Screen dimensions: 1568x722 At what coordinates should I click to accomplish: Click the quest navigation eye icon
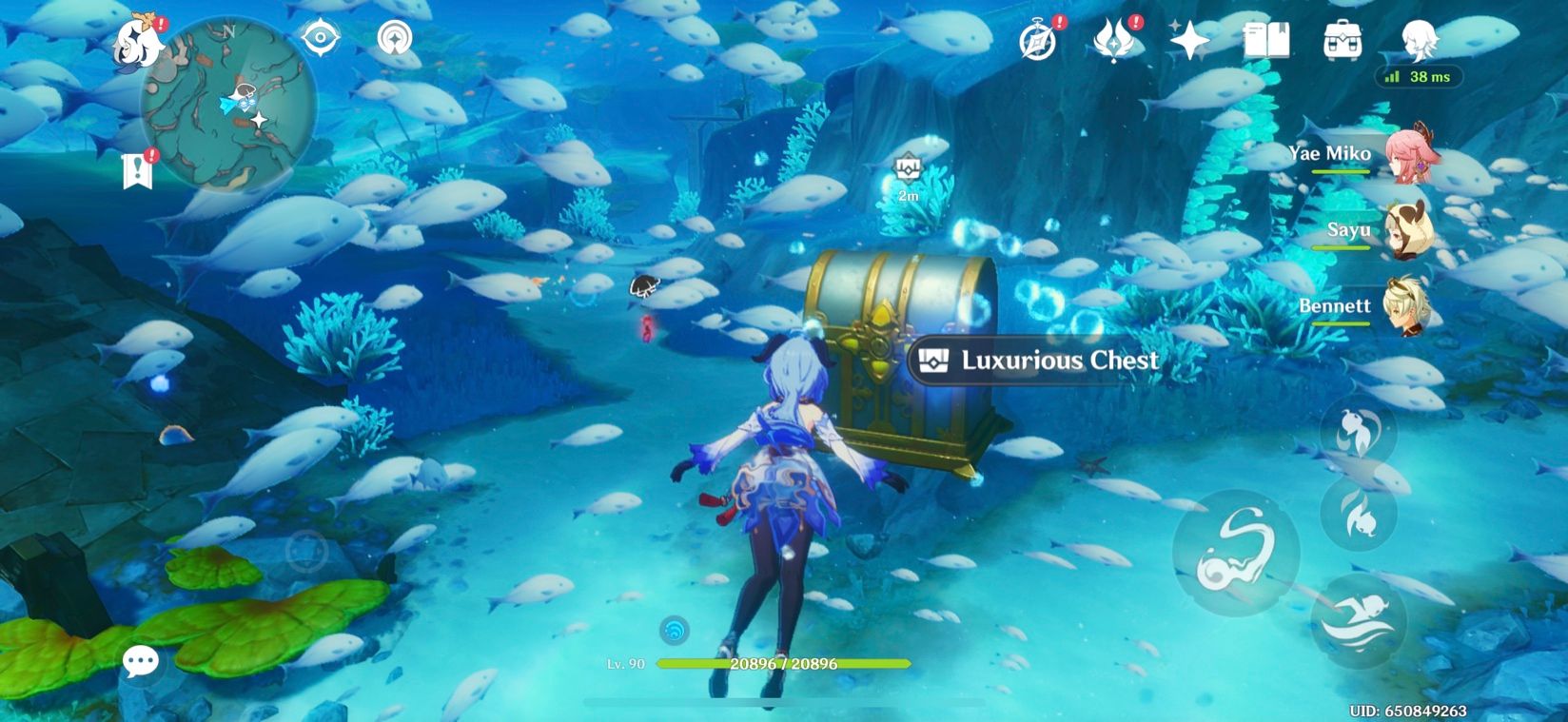click(x=323, y=37)
